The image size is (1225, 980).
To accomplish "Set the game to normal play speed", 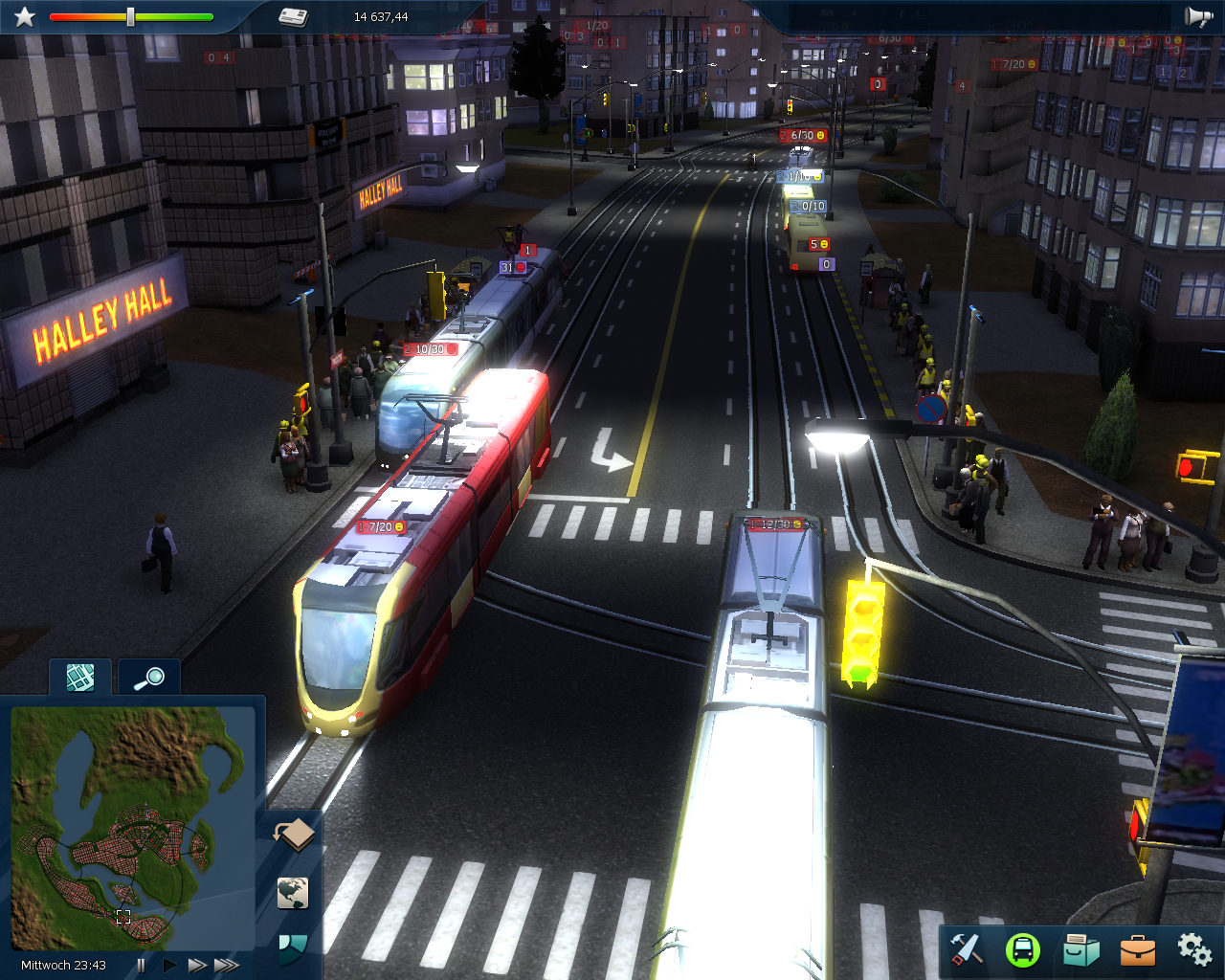I will [169, 965].
